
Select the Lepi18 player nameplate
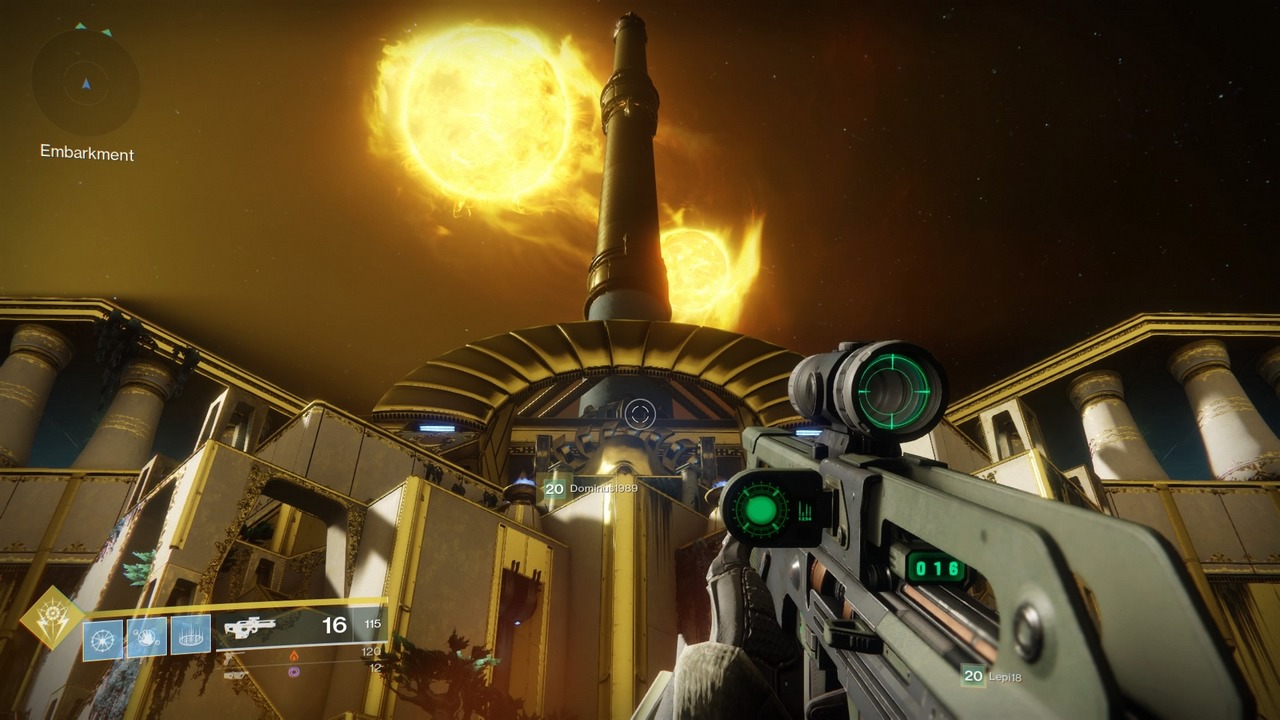tap(992, 676)
